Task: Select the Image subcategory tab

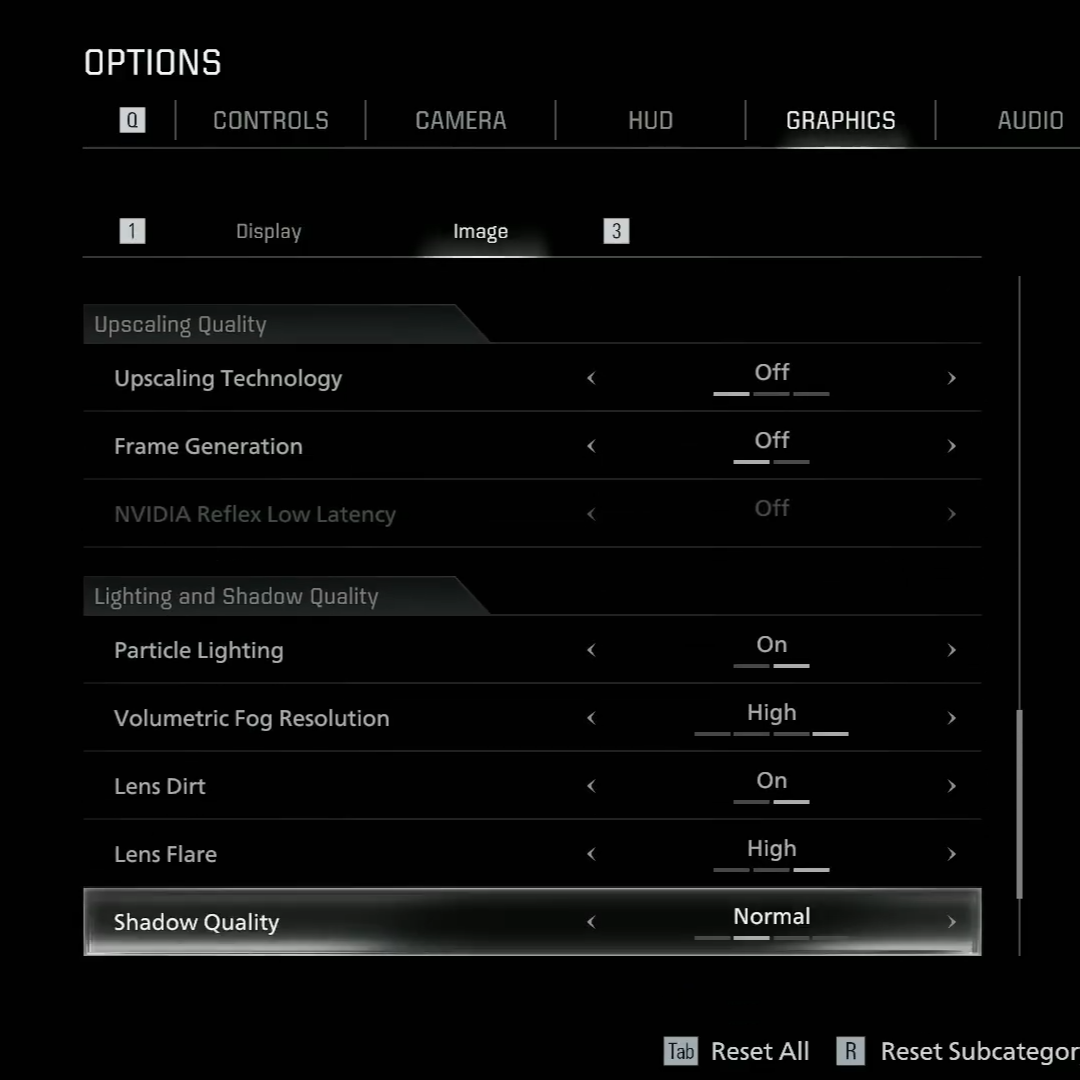Action: pyautogui.click(x=480, y=232)
